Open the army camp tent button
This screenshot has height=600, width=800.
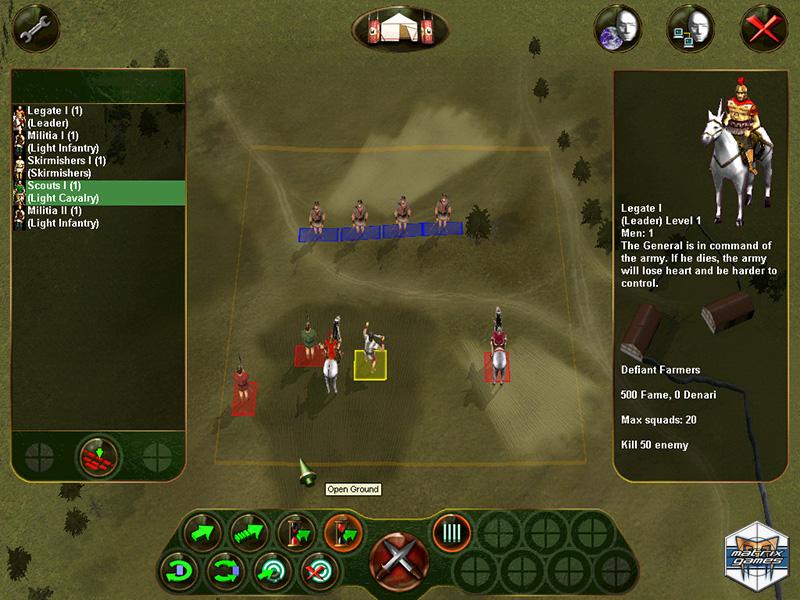click(400, 27)
